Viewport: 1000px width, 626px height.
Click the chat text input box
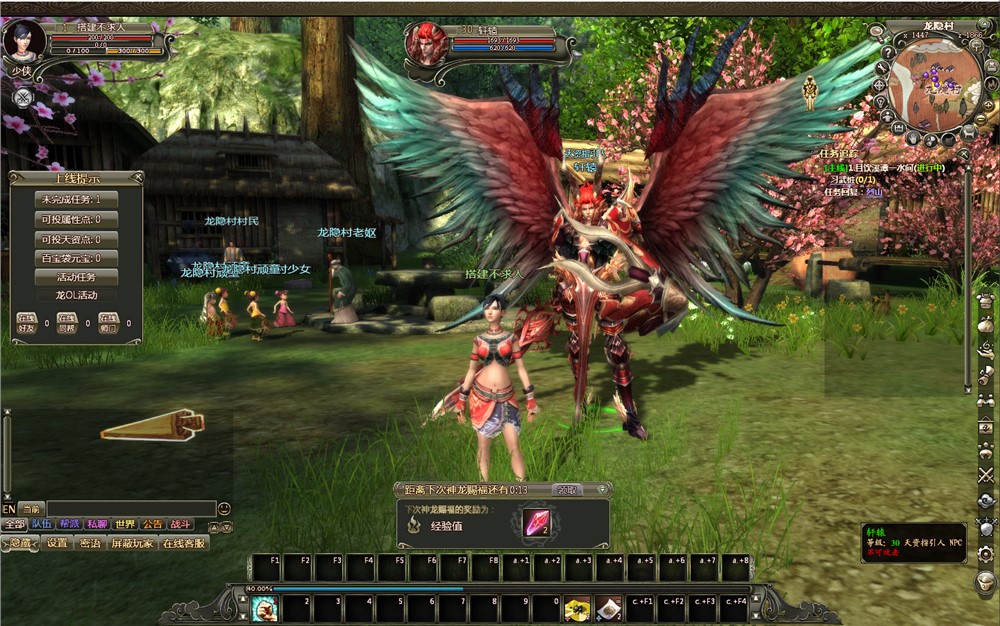130,509
